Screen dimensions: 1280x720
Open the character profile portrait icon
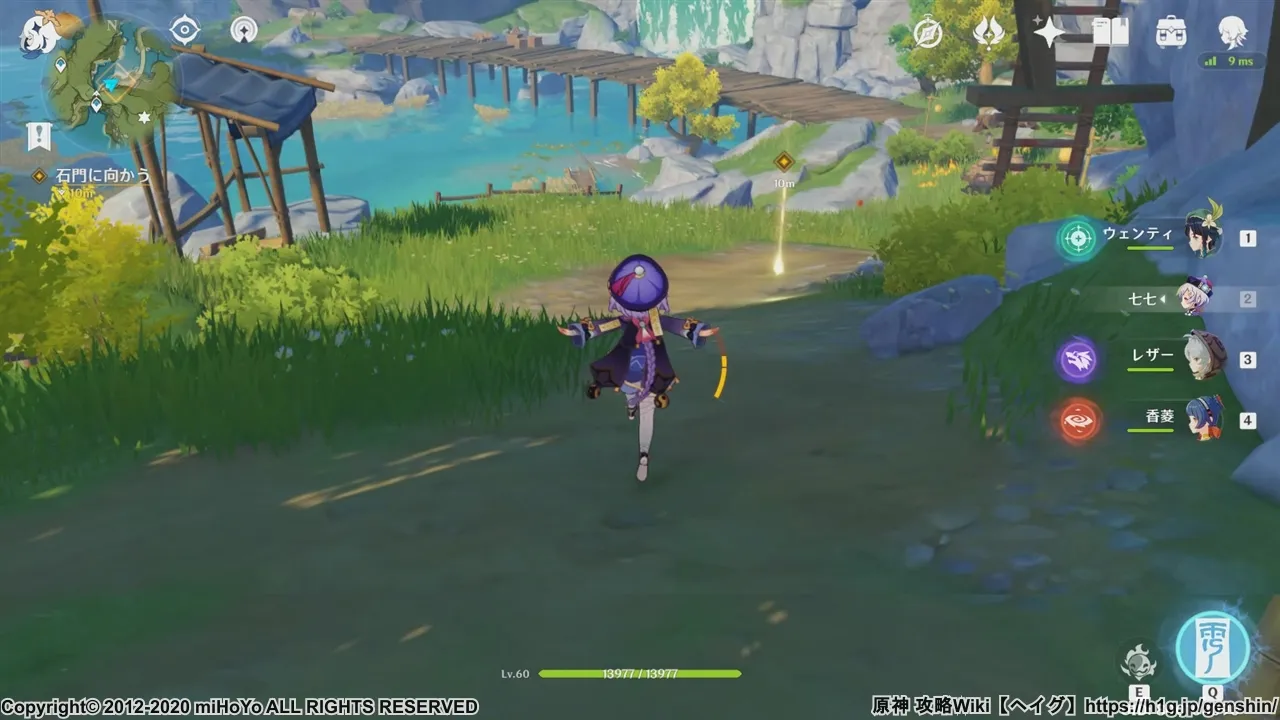1233,31
